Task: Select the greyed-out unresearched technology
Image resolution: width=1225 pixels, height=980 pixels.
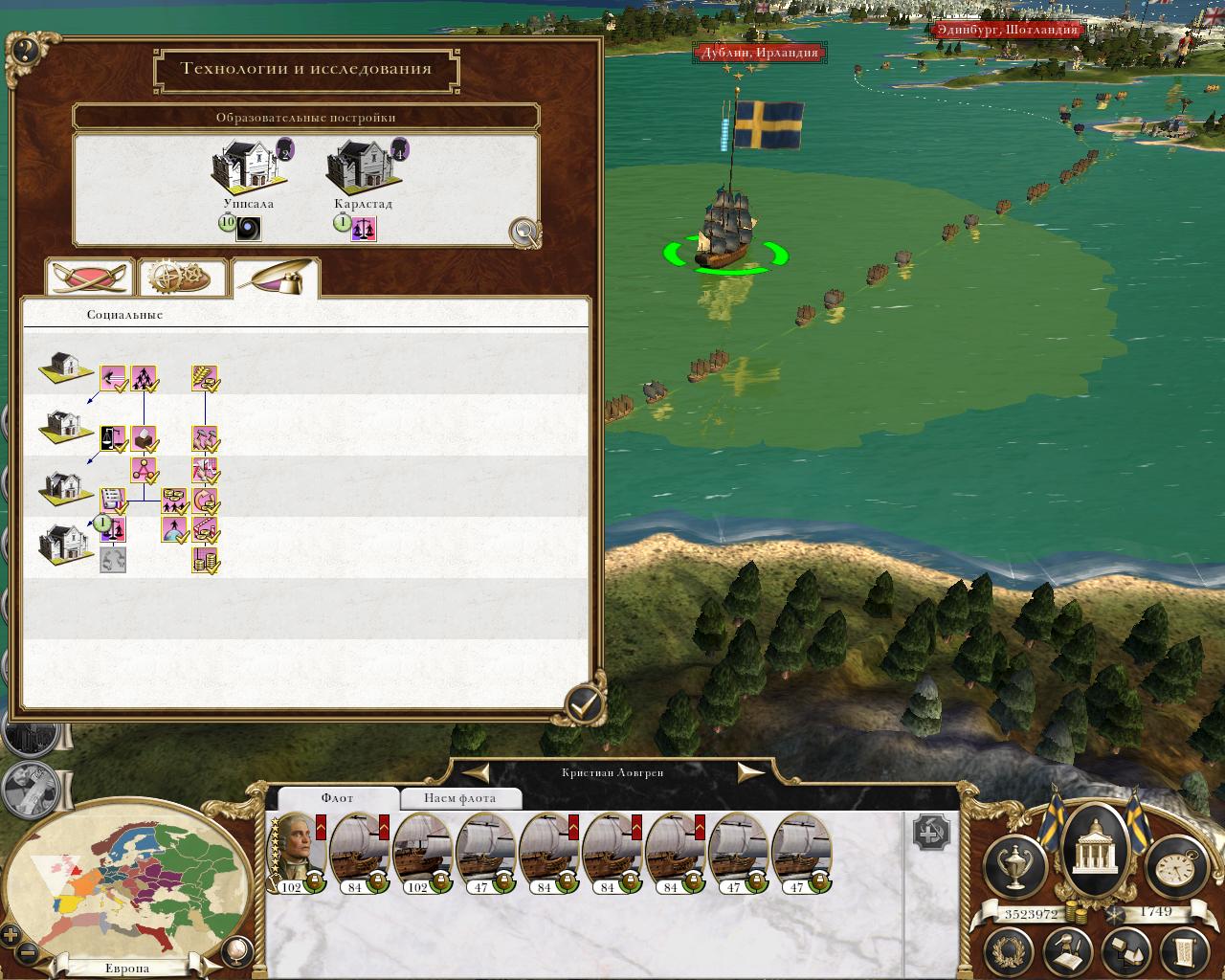Action: pyautogui.click(x=113, y=559)
